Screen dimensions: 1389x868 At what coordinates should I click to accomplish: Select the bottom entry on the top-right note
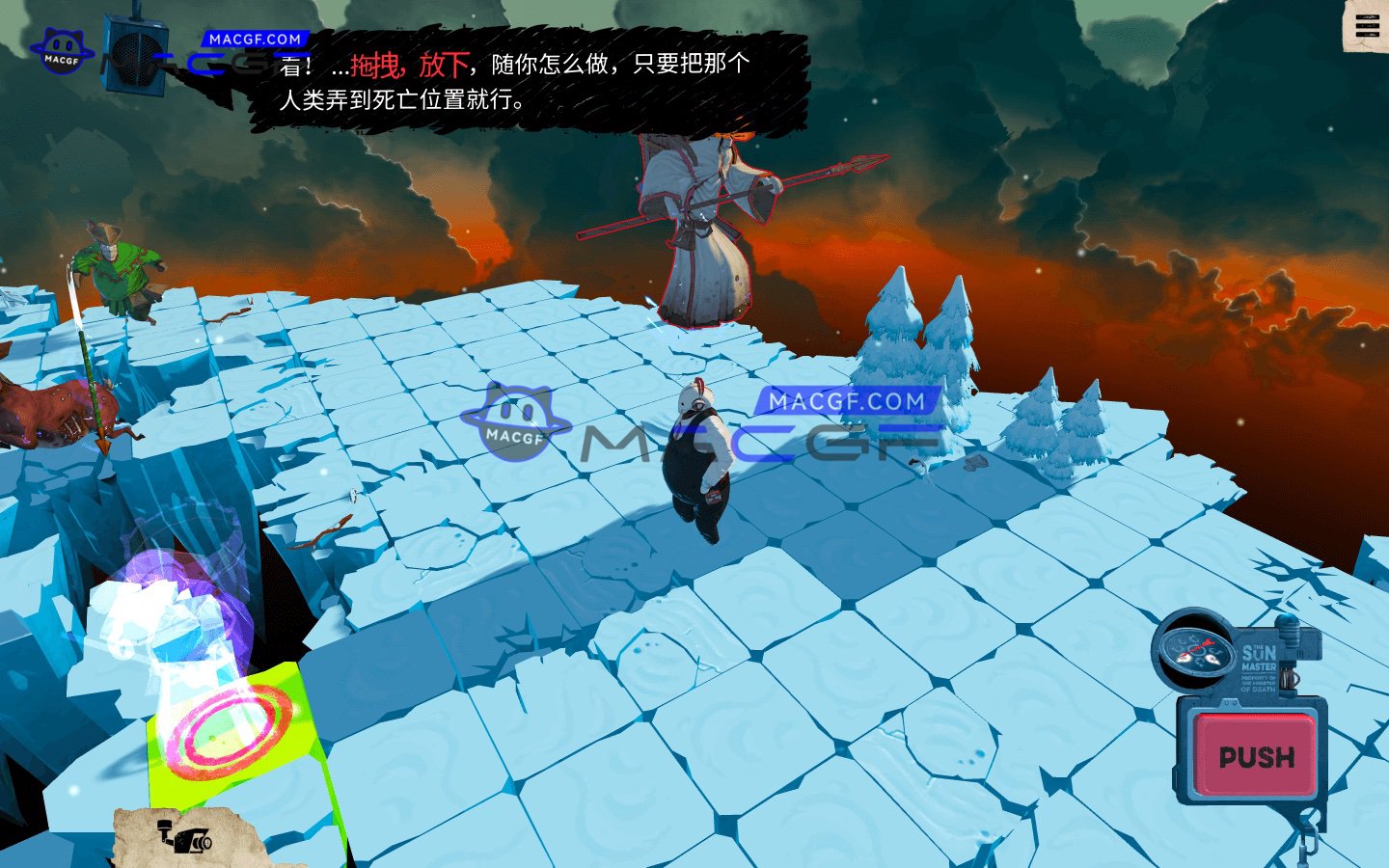pyautogui.click(x=1368, y=35)
